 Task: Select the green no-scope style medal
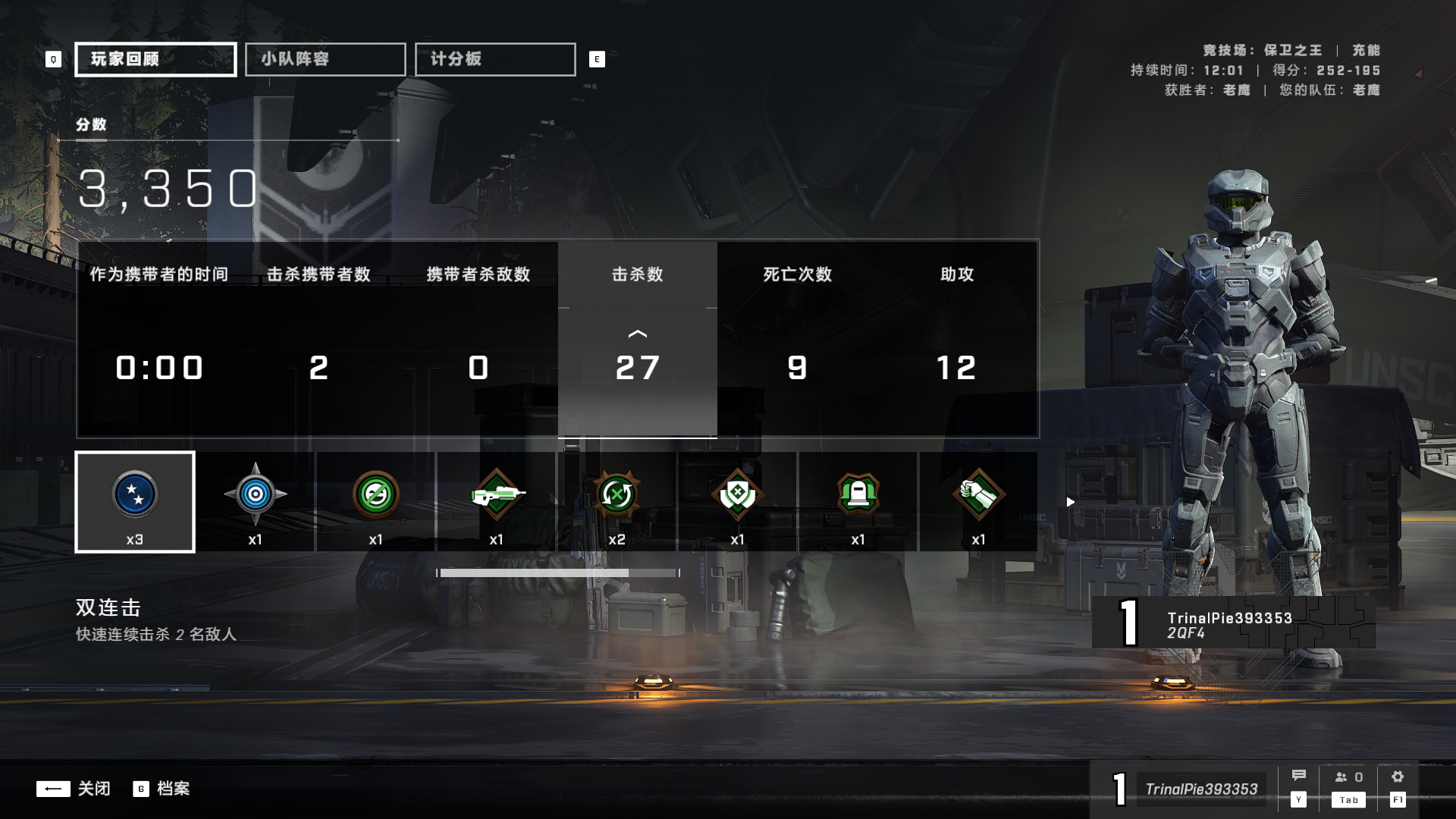click(x=377, y=493)
